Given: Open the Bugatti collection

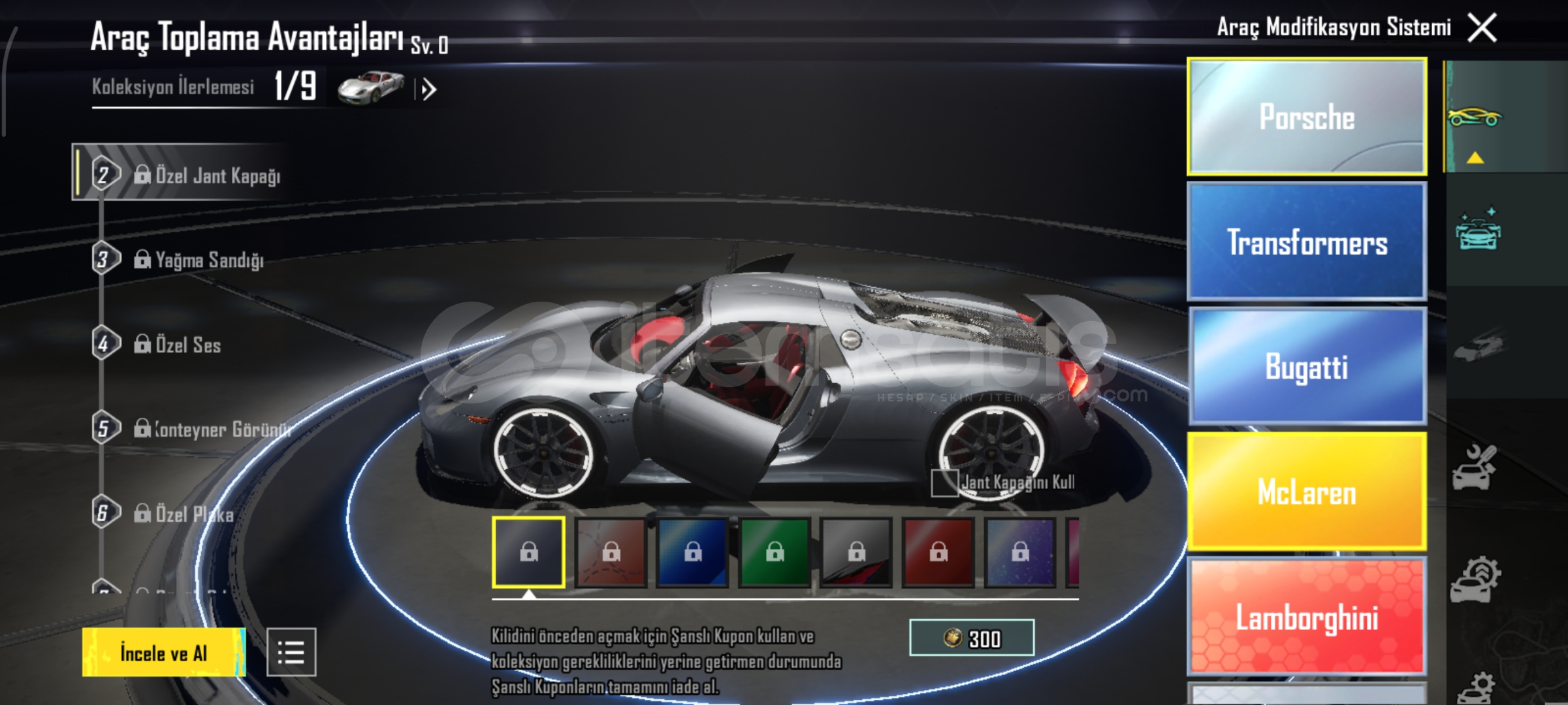Looking at the screenshot, I should [1306, 366].
